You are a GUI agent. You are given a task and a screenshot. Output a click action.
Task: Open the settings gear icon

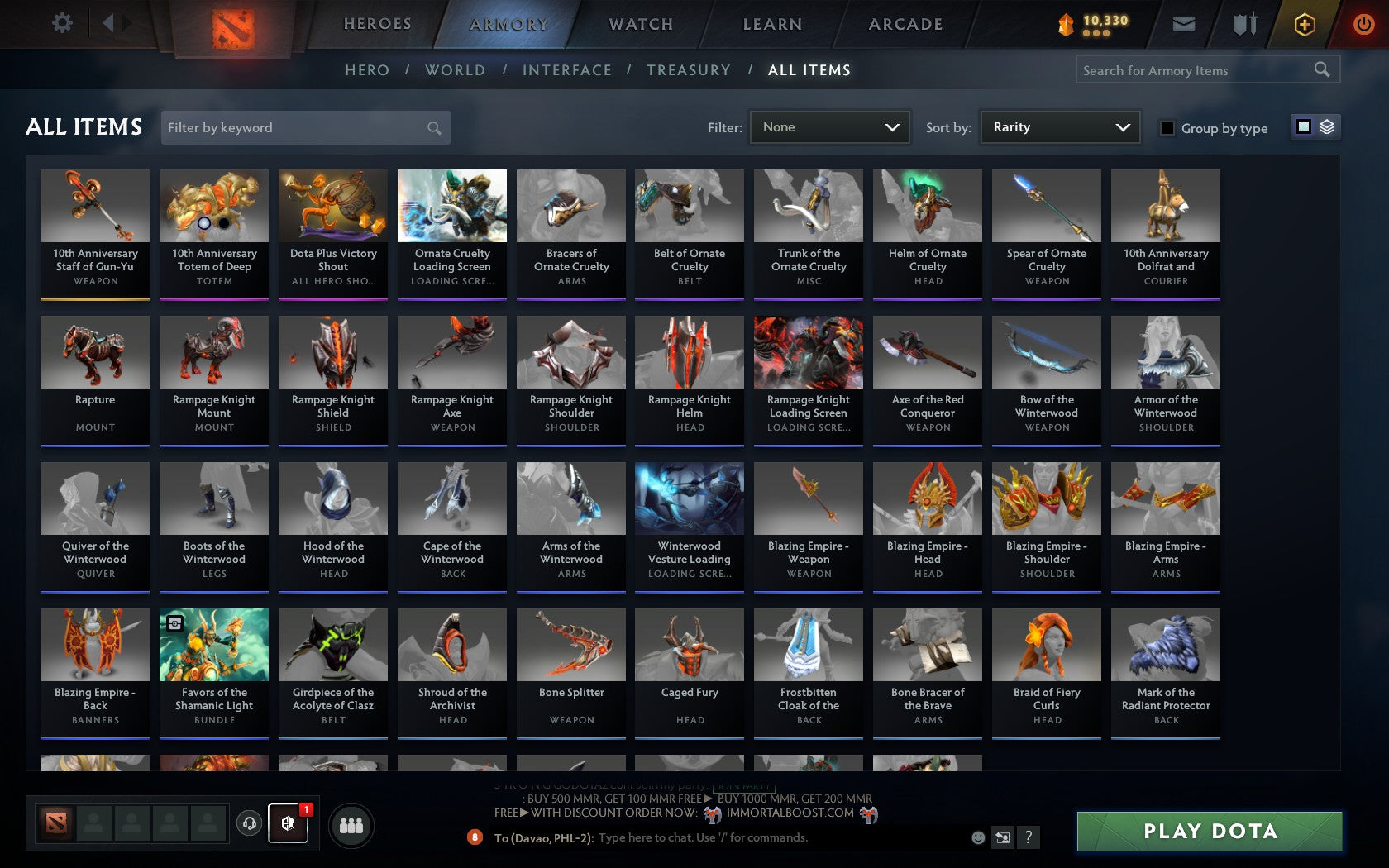click(60, 23)
